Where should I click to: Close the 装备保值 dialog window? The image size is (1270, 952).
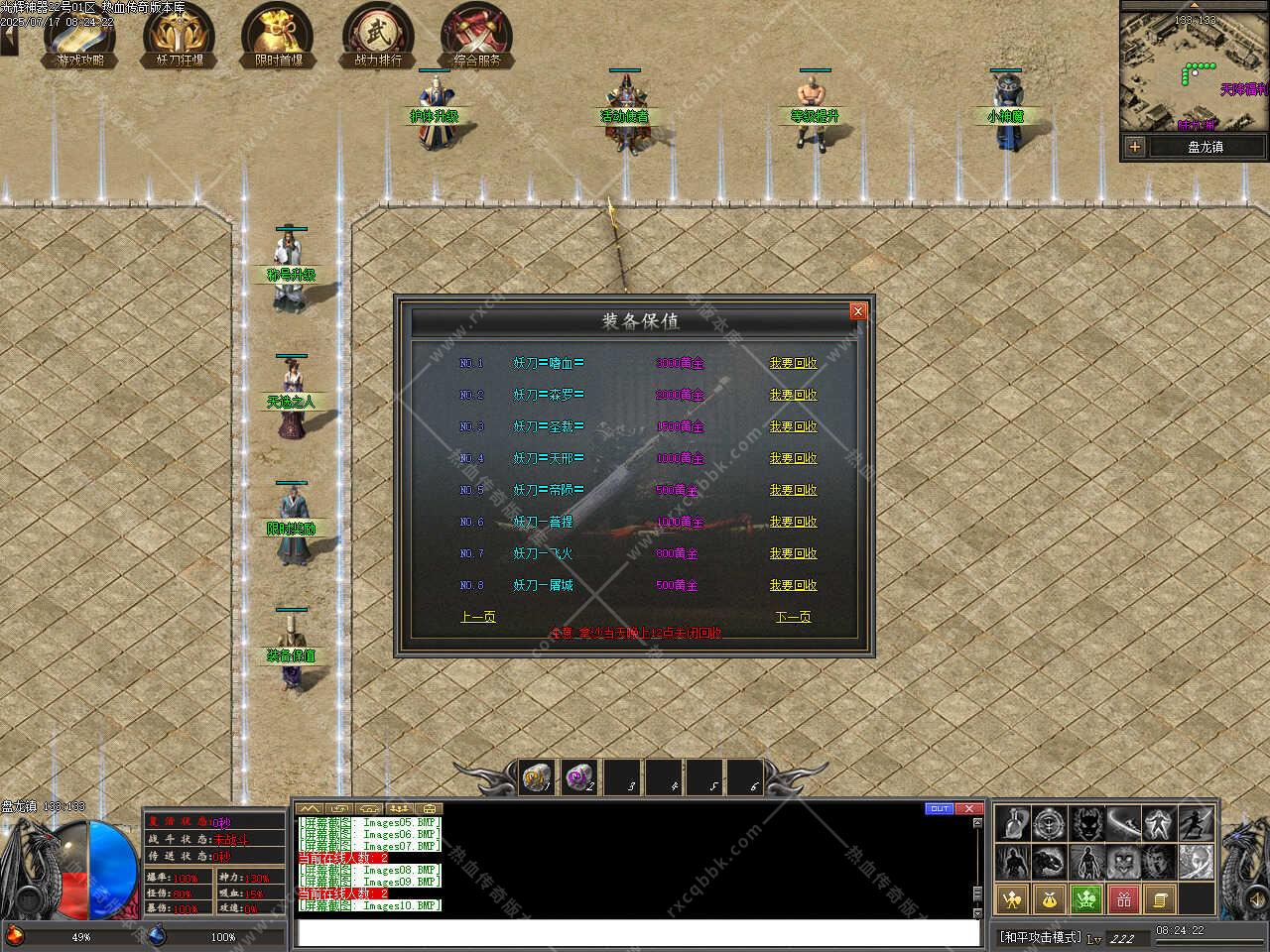(858, 311)
